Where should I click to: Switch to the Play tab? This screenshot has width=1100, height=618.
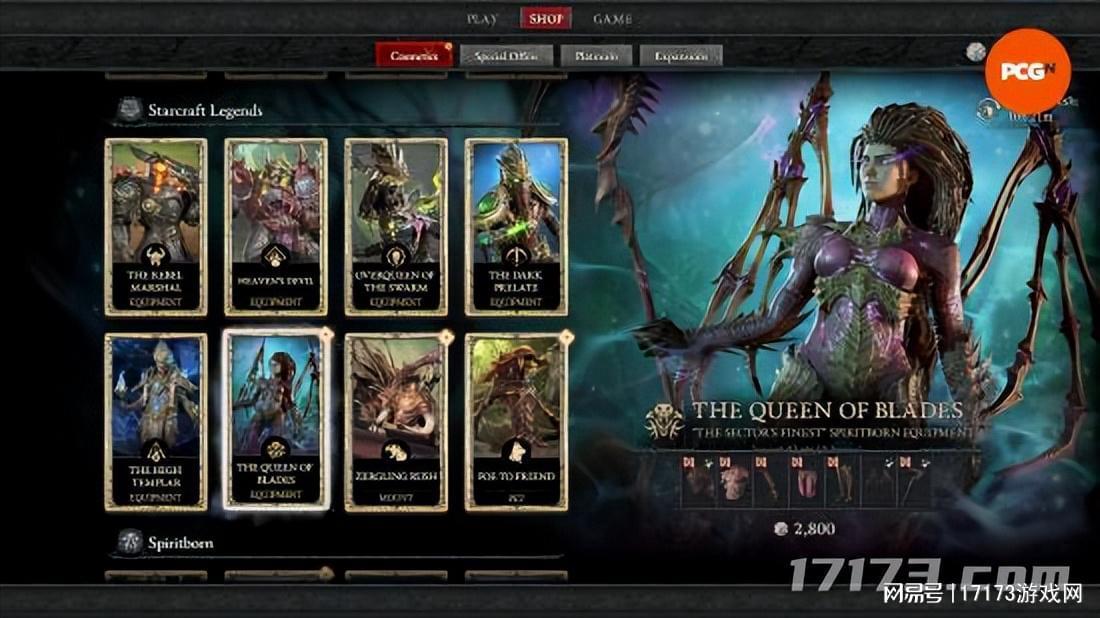[x=483, y=19]
